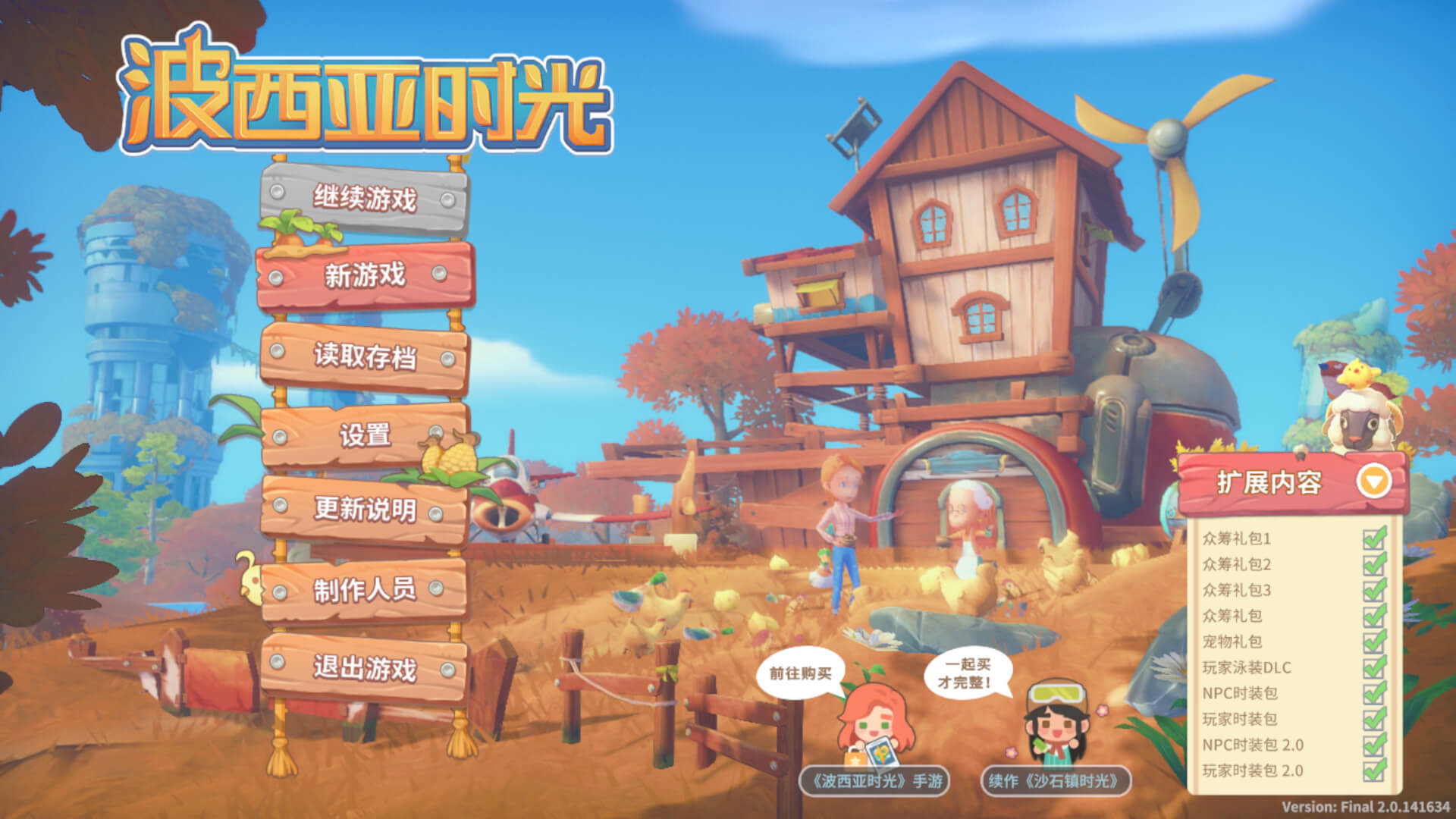Toggle the 玩家时装包 2.0 checkbox
The image size is (1456, 819).
tap(1374, 770)
